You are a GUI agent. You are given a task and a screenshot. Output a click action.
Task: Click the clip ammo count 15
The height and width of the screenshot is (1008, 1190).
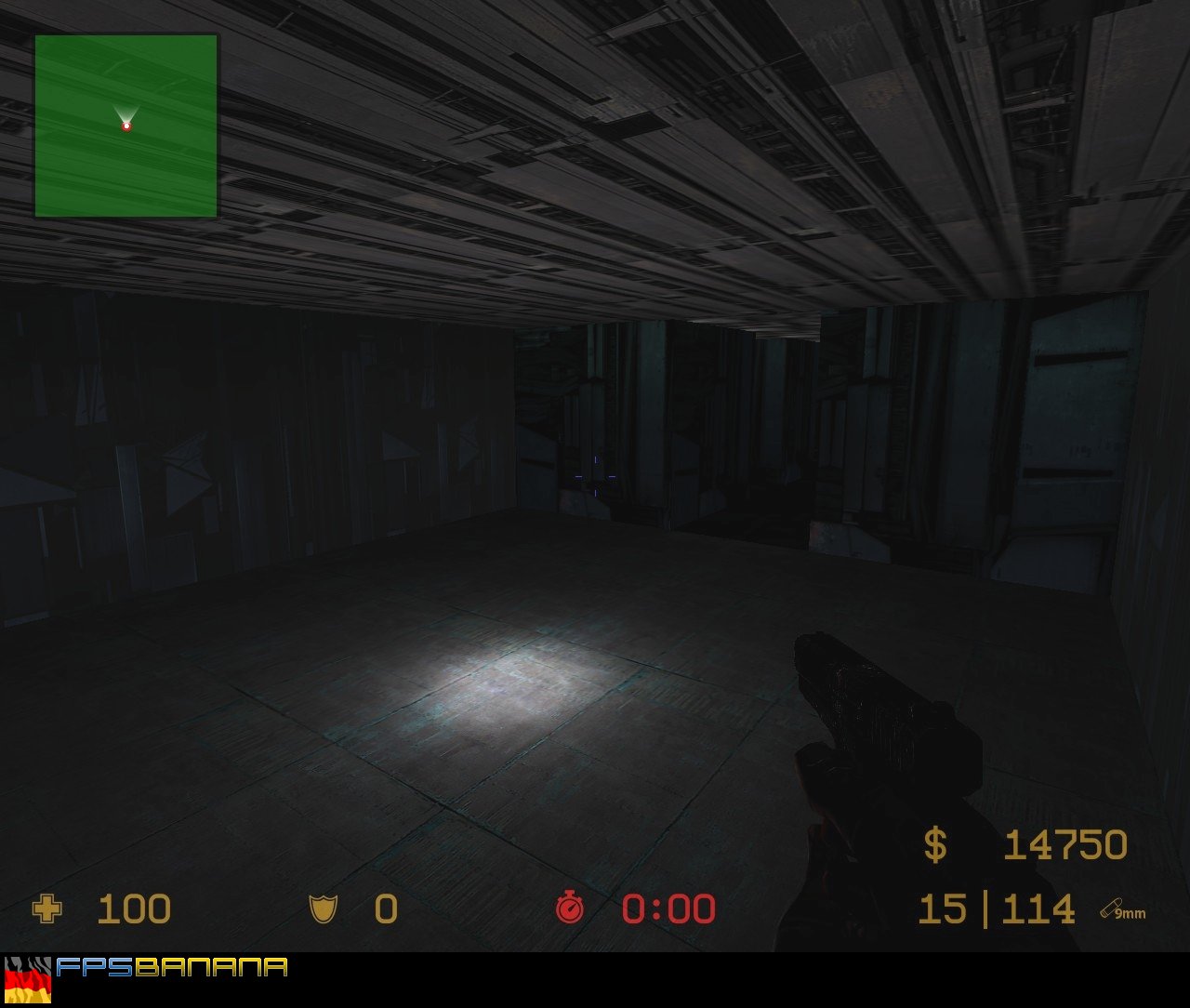tap(942, 909)
